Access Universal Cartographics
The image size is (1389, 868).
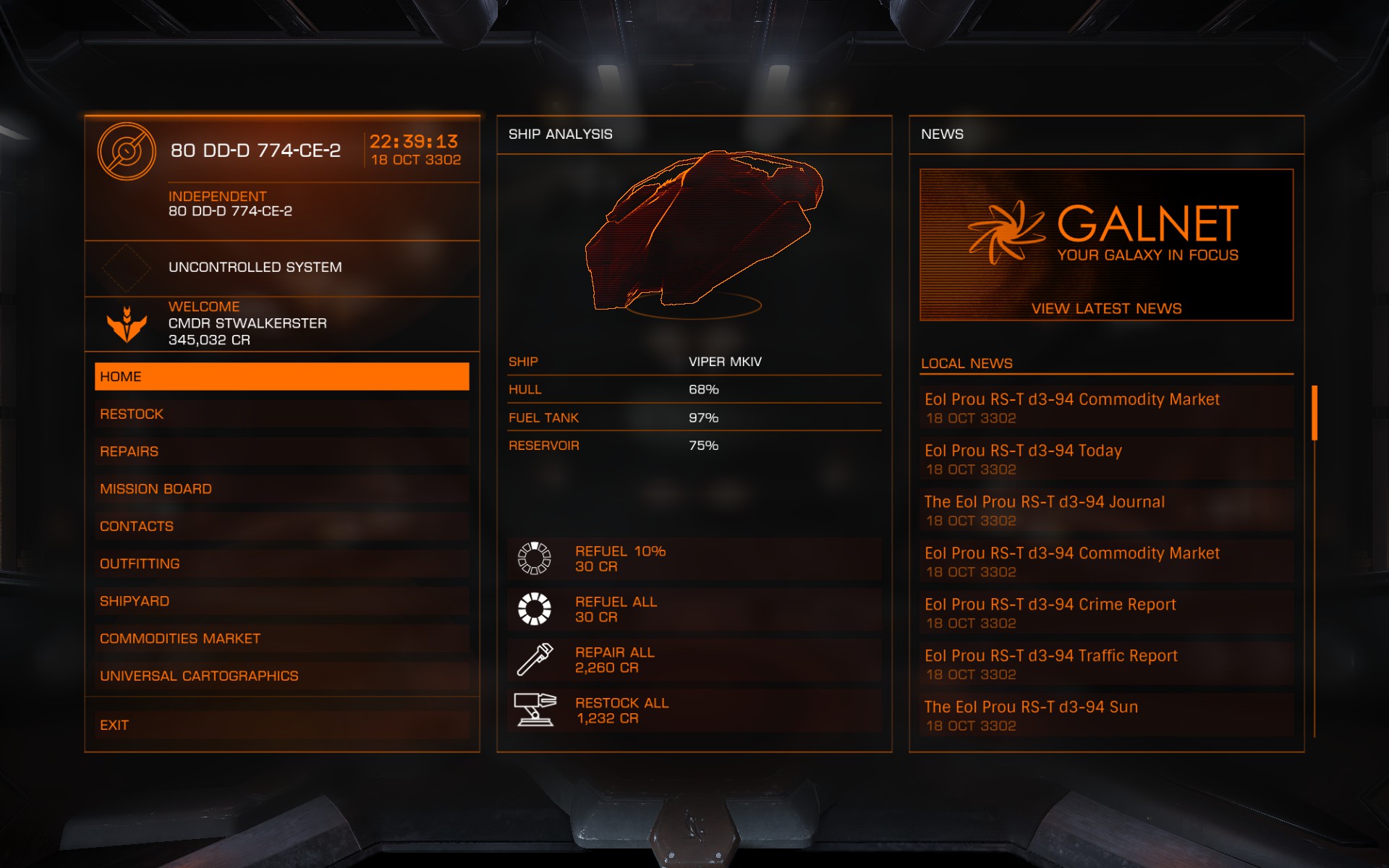click(281, 676)
